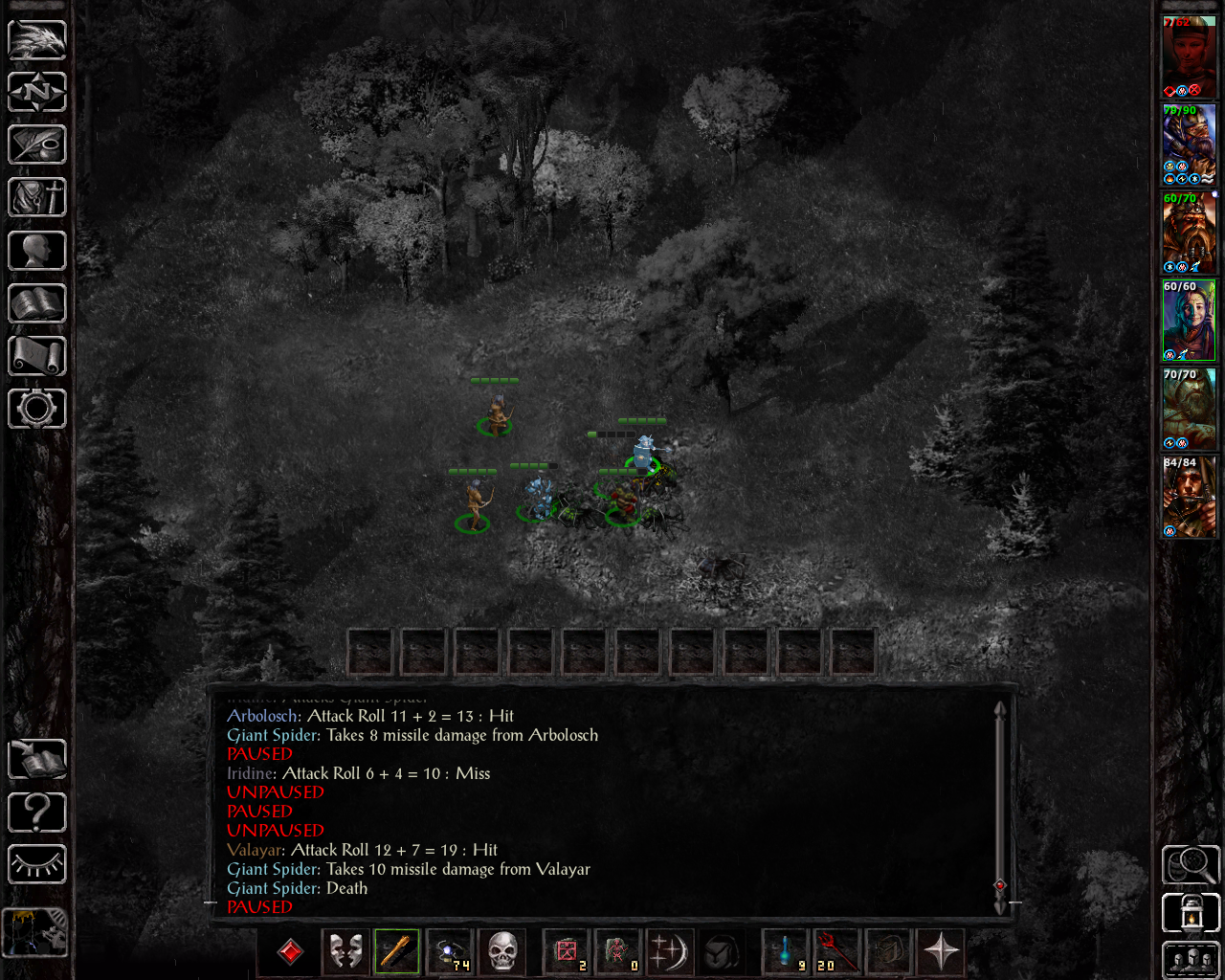This screenshot has height=980, width=1225.
Task: Use the blue potion quick item
Action: 787,951
